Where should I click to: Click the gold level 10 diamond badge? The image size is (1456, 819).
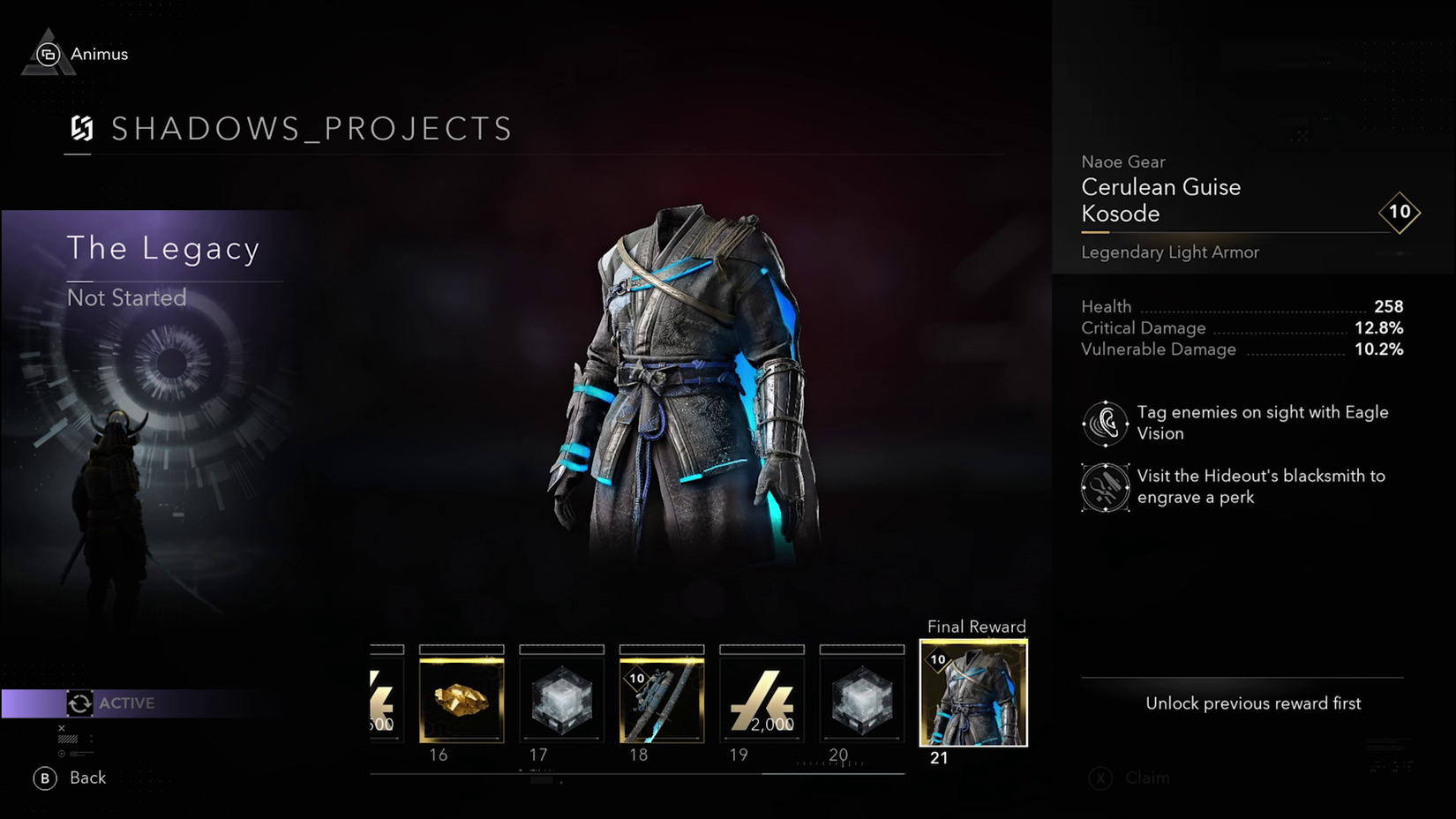(x=1400, y=212)
